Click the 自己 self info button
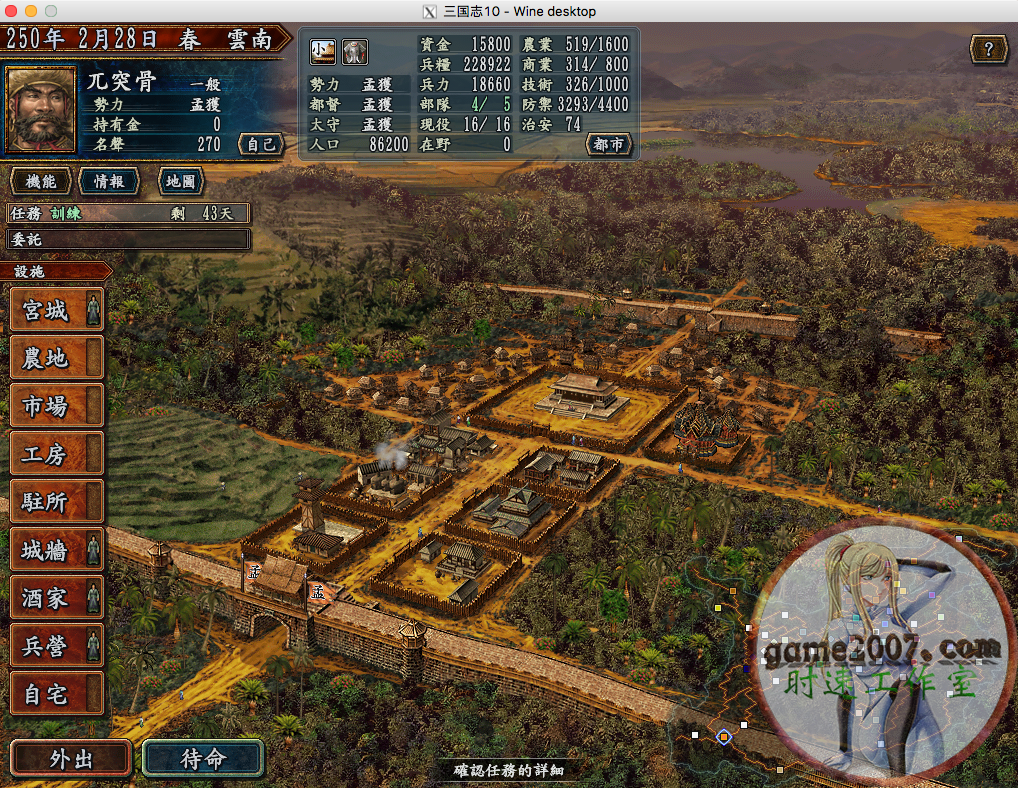Viewport: 1018px width, 788px height. coord(261,144)
